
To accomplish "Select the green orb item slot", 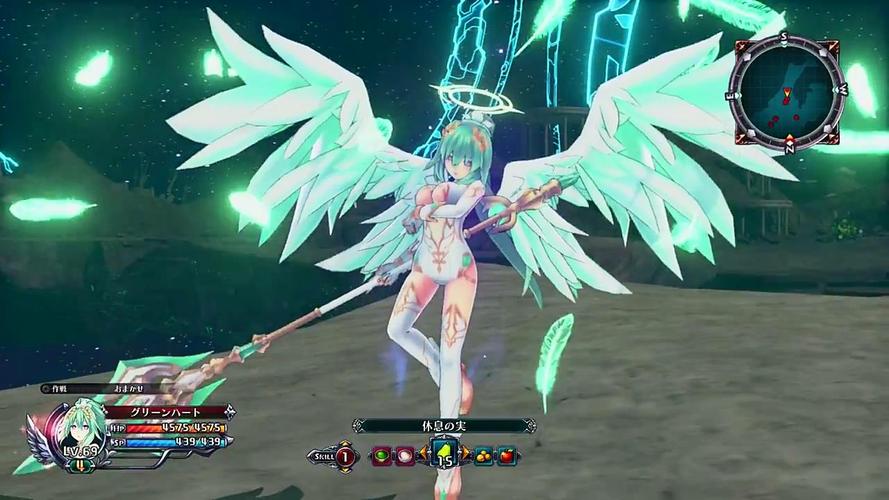I will coord(381,455).
